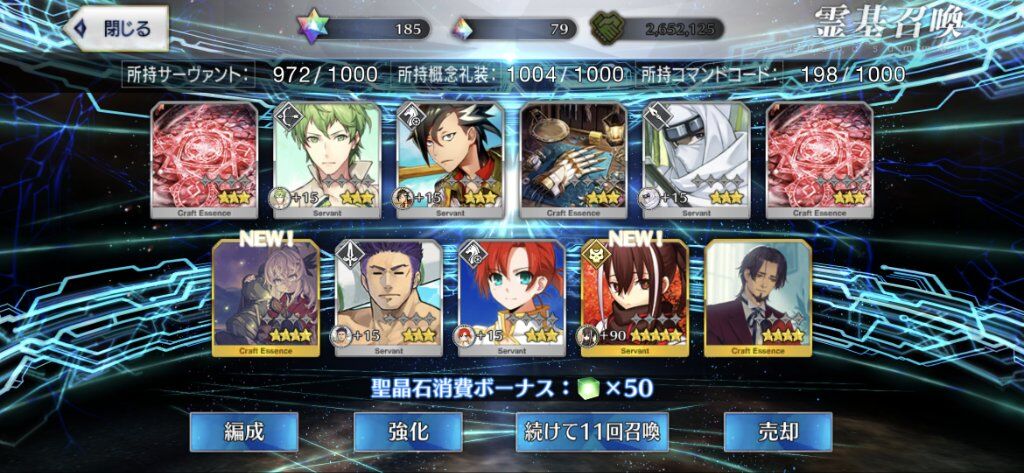Open the 編成 party formation menu
1024x473 pixels.
245,431
